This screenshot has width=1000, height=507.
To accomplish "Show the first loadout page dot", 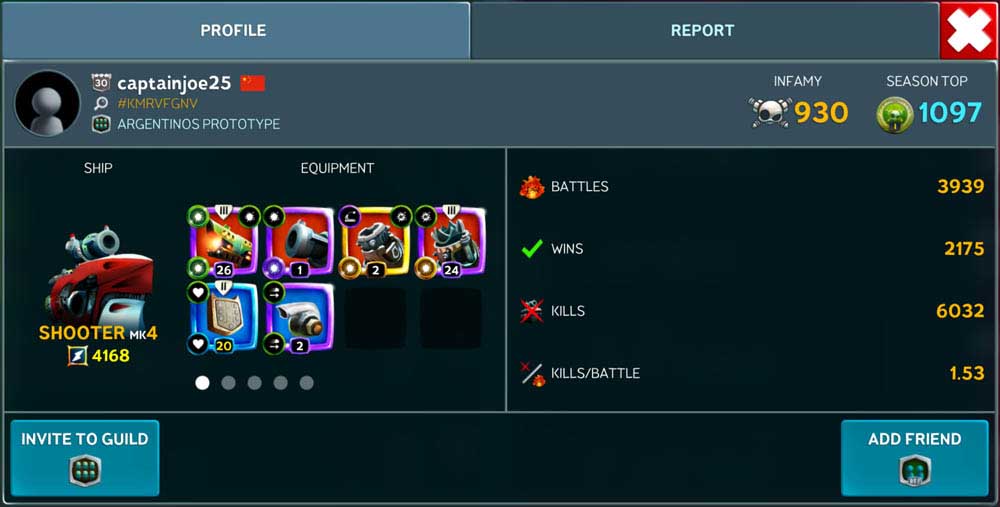I will [x=202, y=382].
